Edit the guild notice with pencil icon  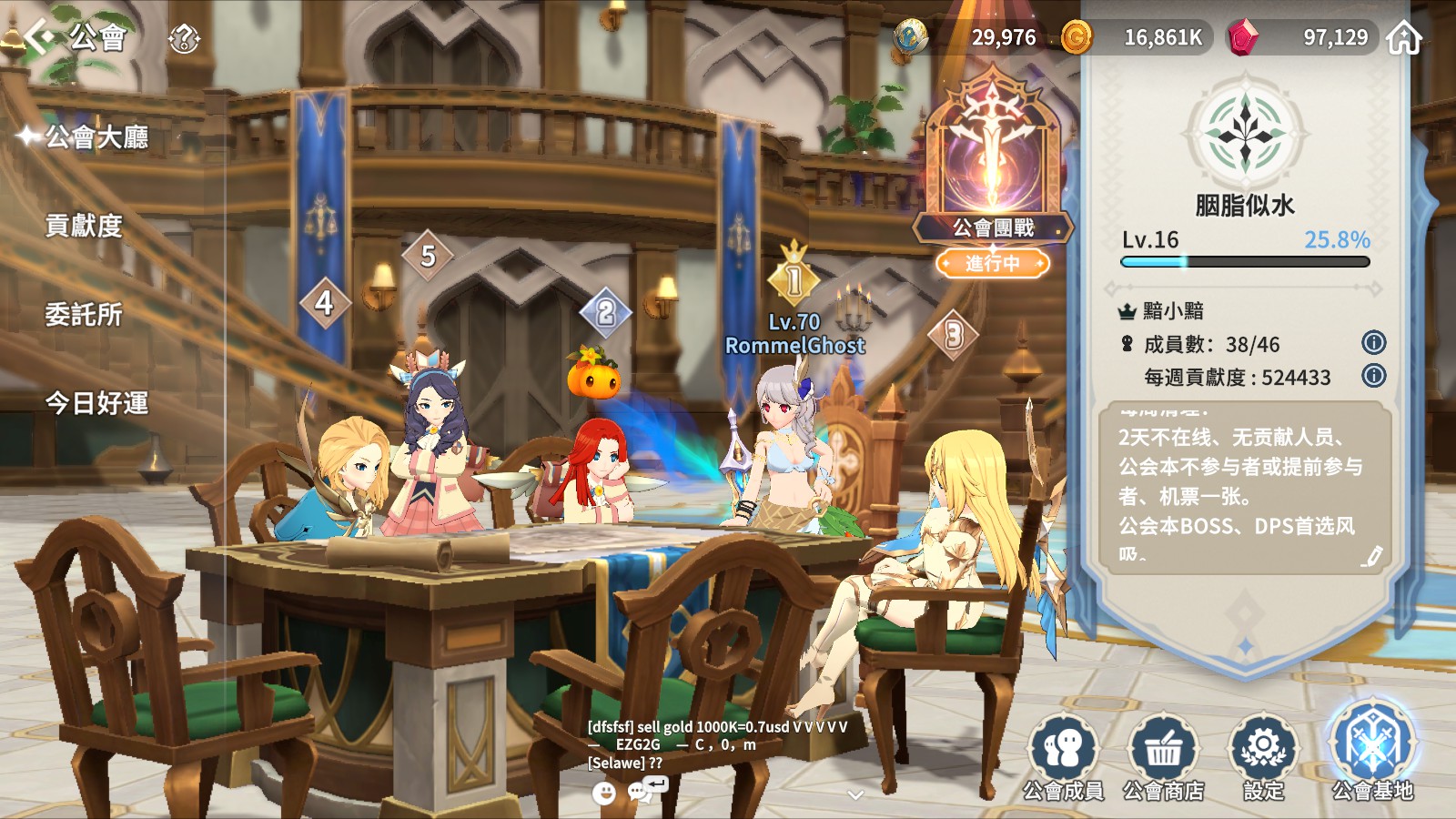[1371, 556]
